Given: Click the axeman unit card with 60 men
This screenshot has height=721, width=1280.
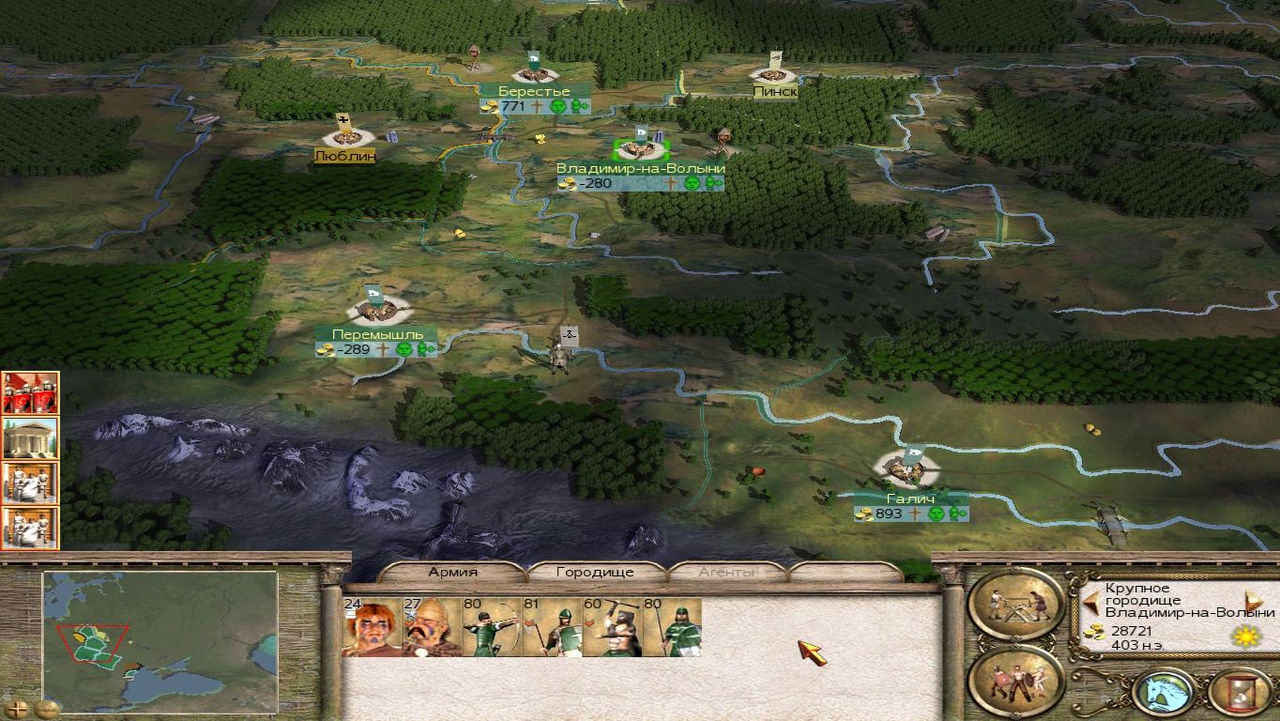Looking at the screenshot, I should coord(612,627).
